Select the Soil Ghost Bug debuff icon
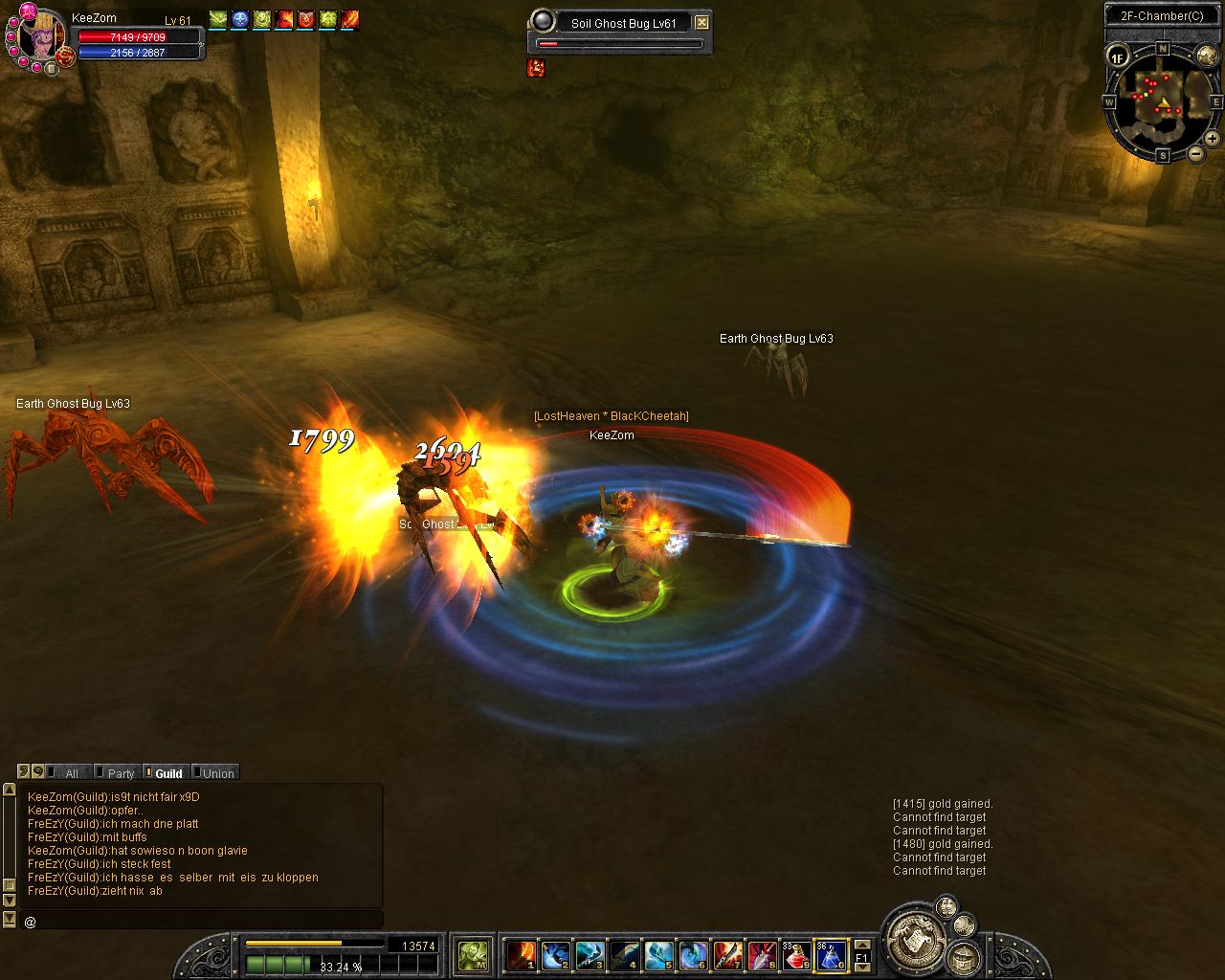The width and height of the screenshot is (1225, 980). 536,67
